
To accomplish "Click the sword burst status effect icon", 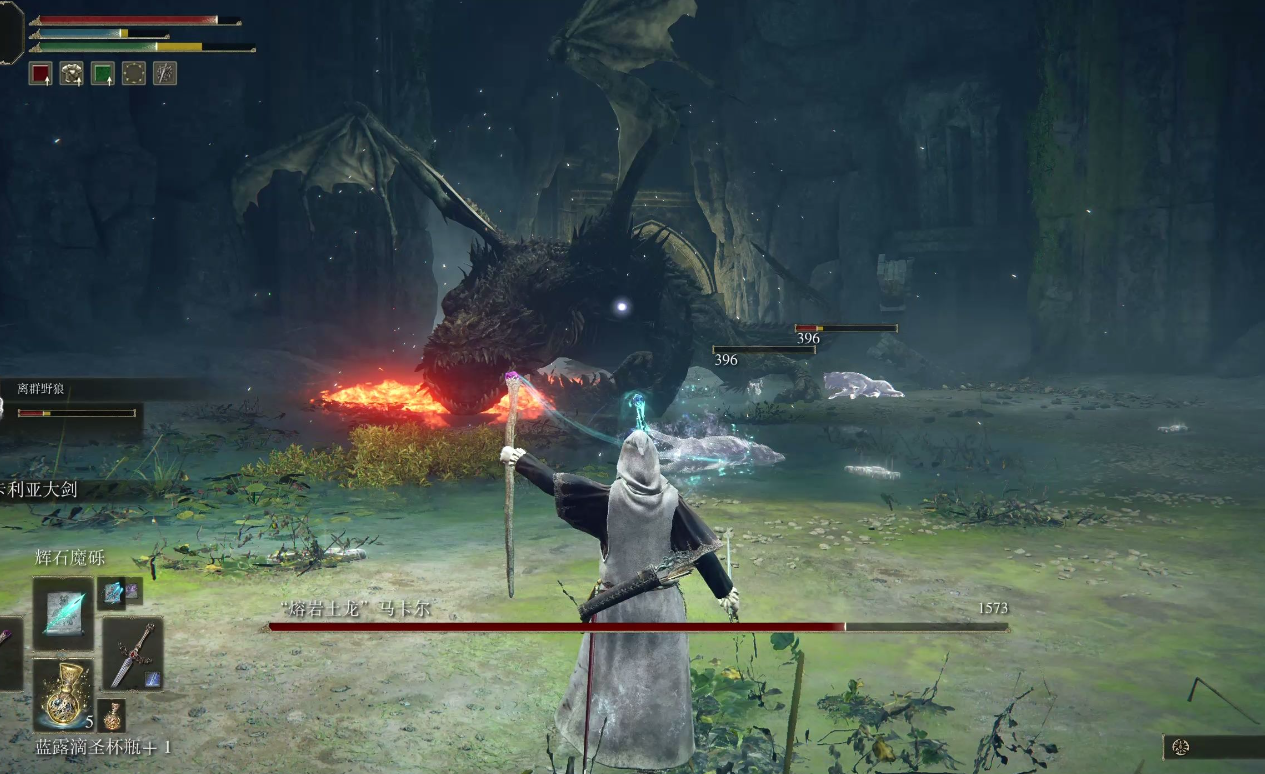I will click(164, 73).
